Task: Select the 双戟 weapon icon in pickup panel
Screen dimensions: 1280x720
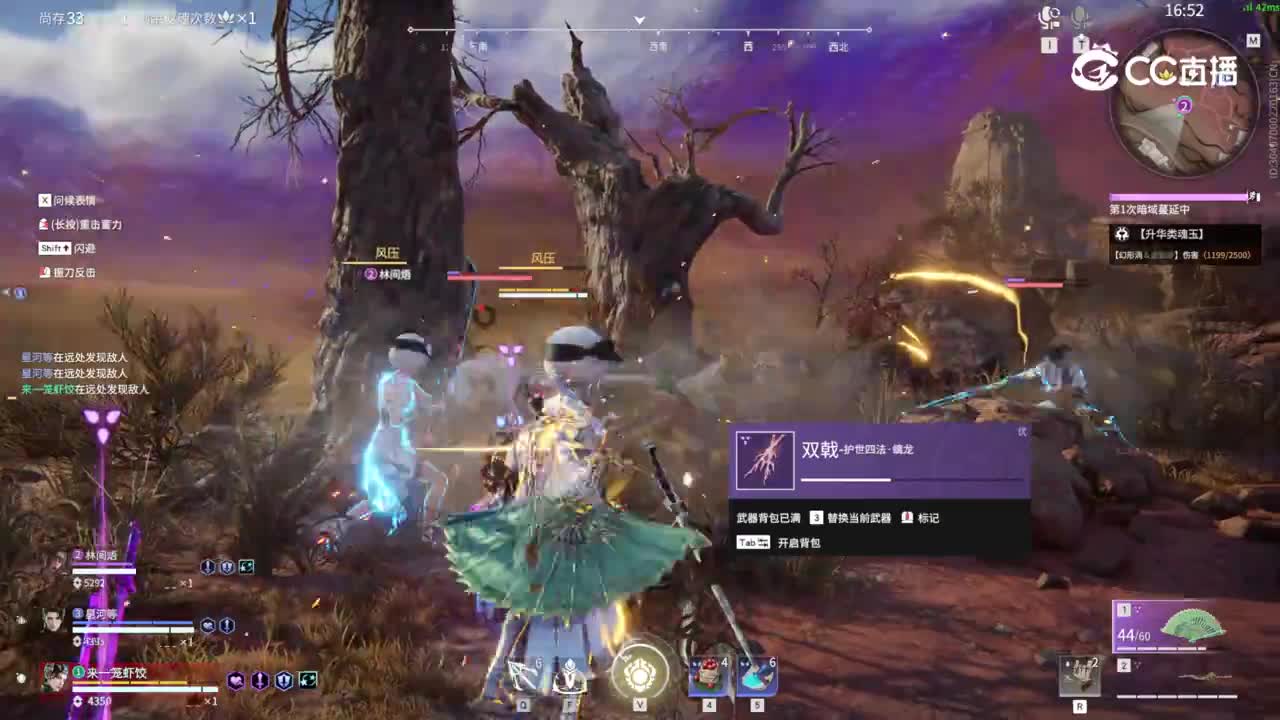Action: tap(765, 462)
